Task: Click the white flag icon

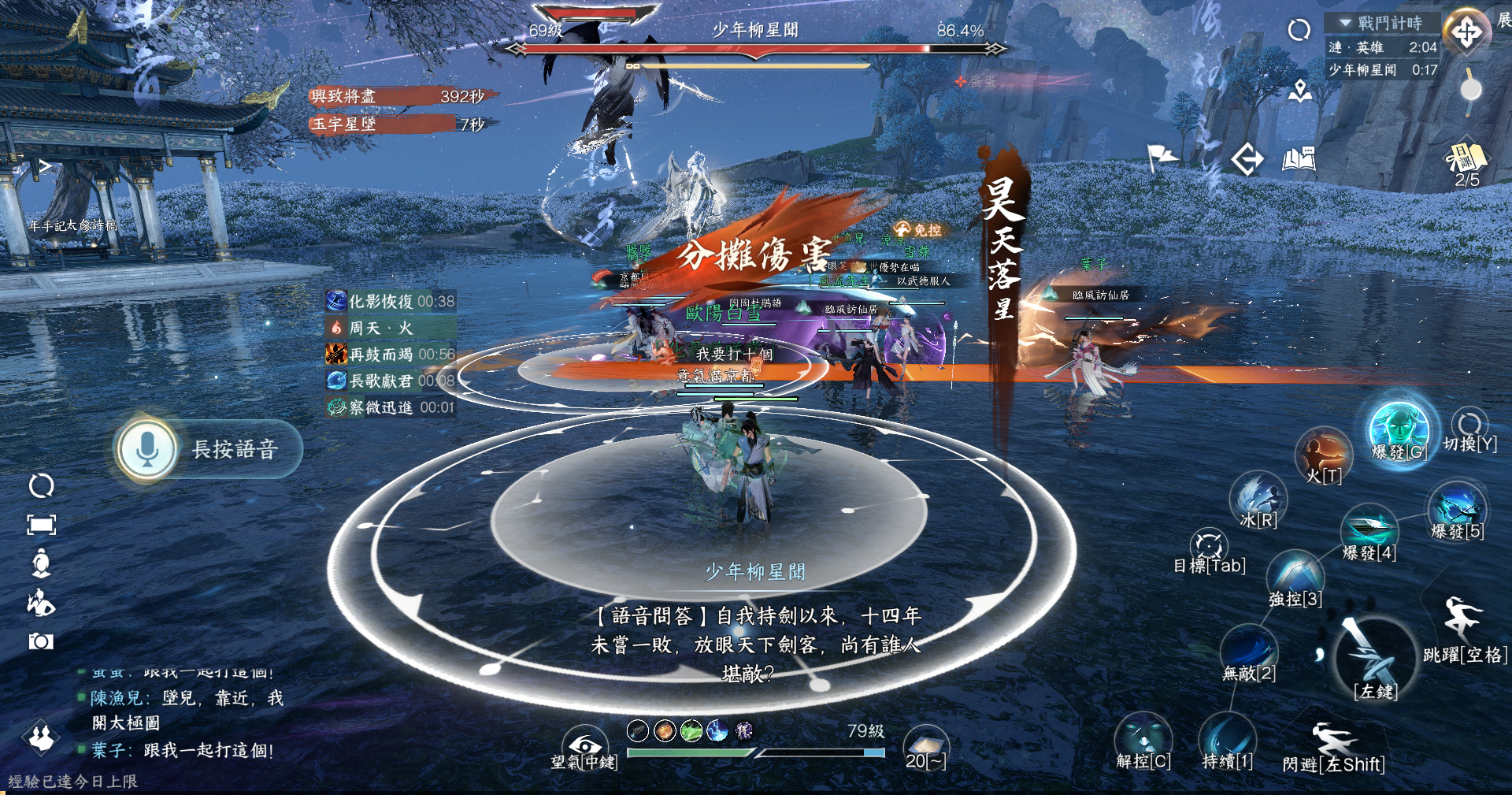Action: [1162, 157]
